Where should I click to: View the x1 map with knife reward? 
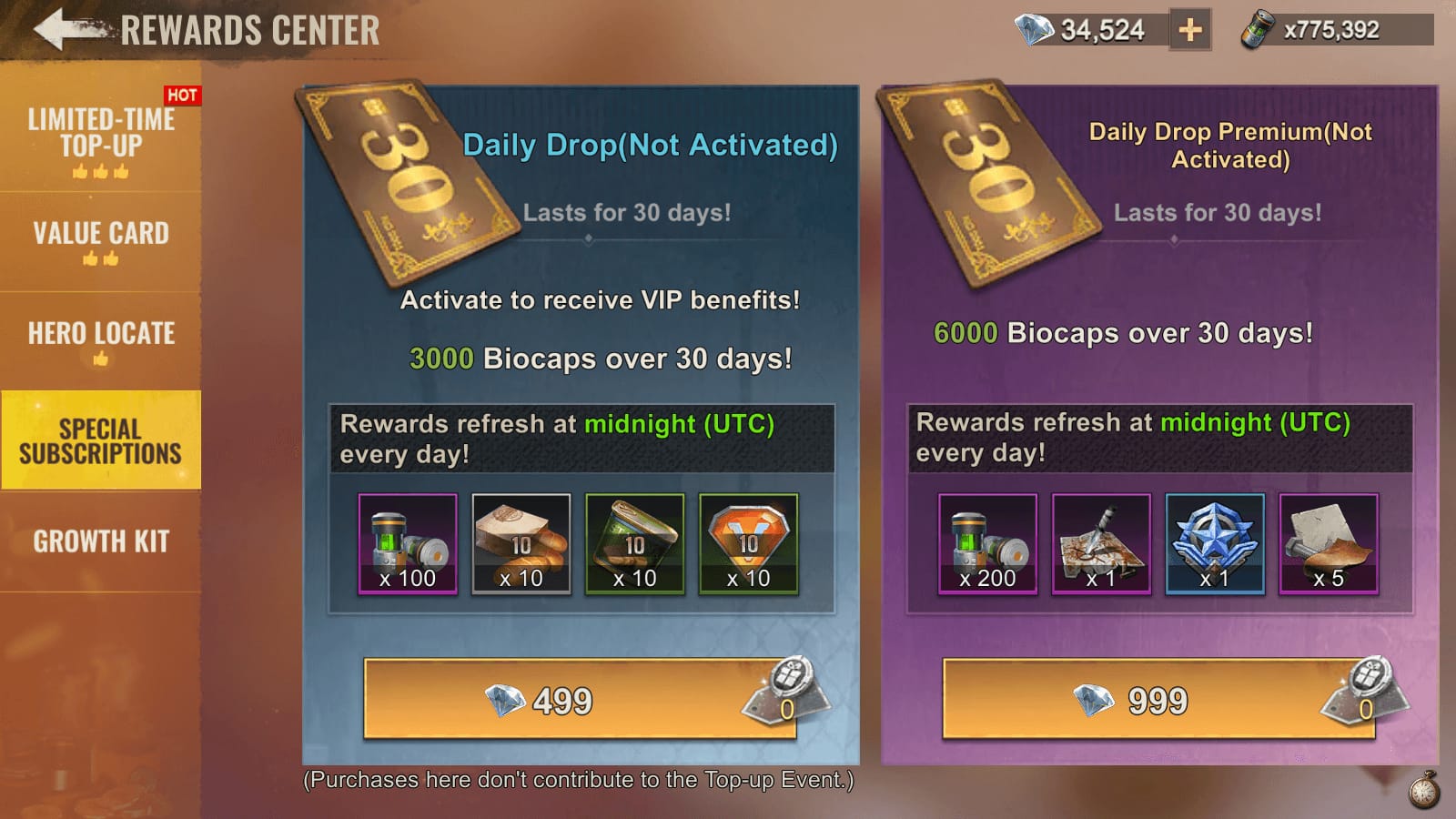click(x=1101, y=544)
